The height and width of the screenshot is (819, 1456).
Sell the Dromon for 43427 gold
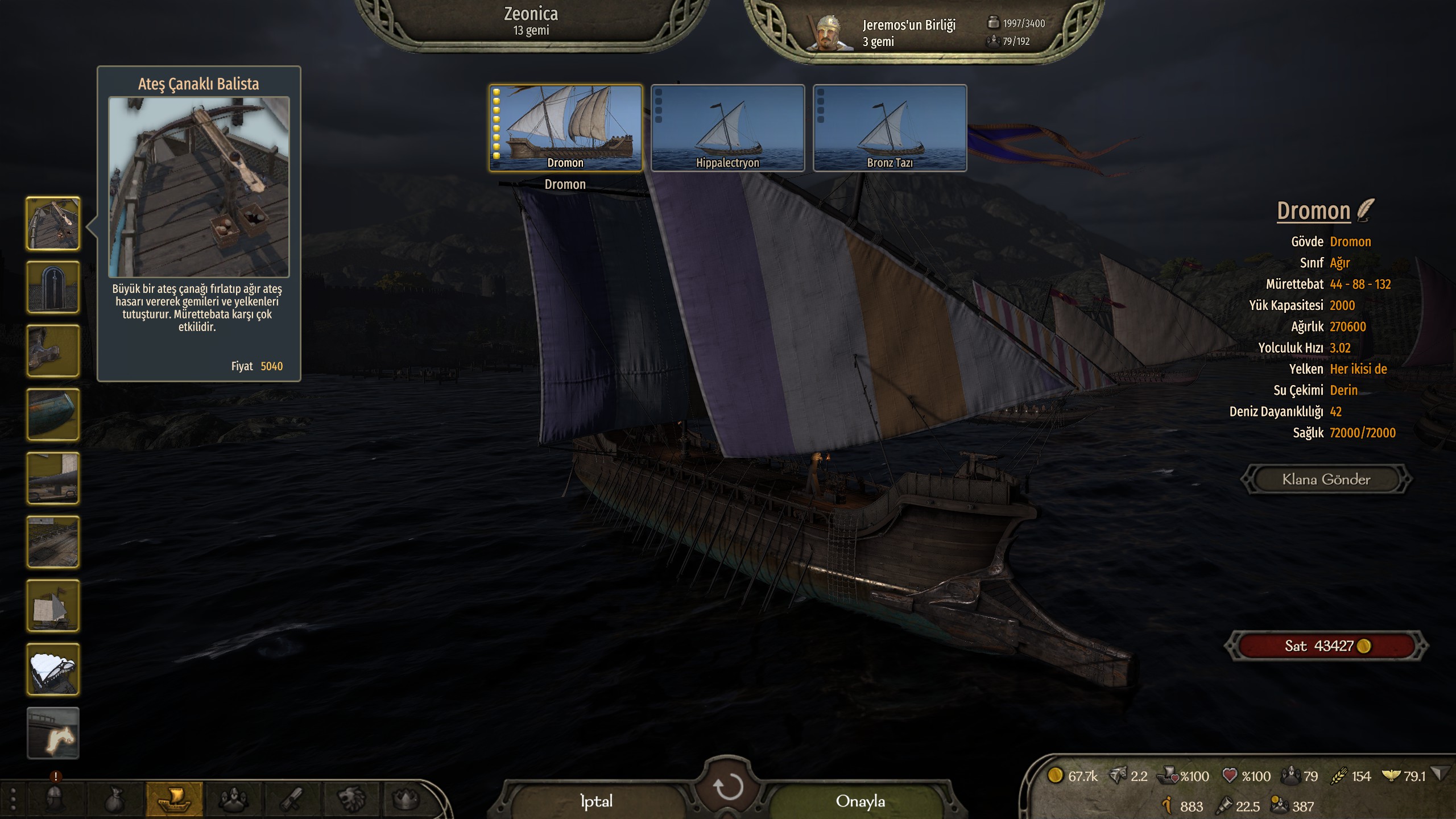pos(1326,646)
